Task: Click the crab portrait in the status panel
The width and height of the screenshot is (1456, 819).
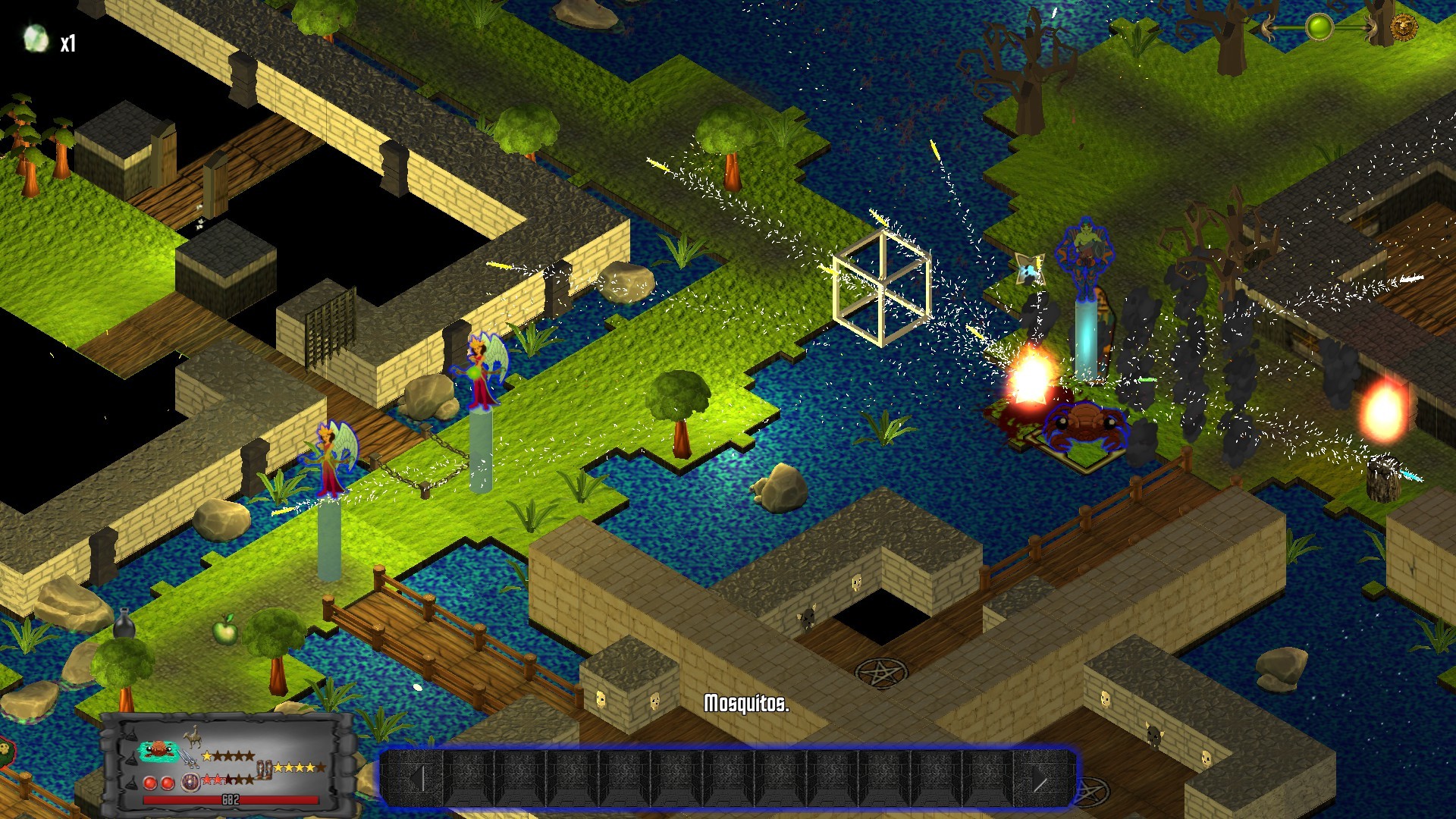Action: coord(158,748)
